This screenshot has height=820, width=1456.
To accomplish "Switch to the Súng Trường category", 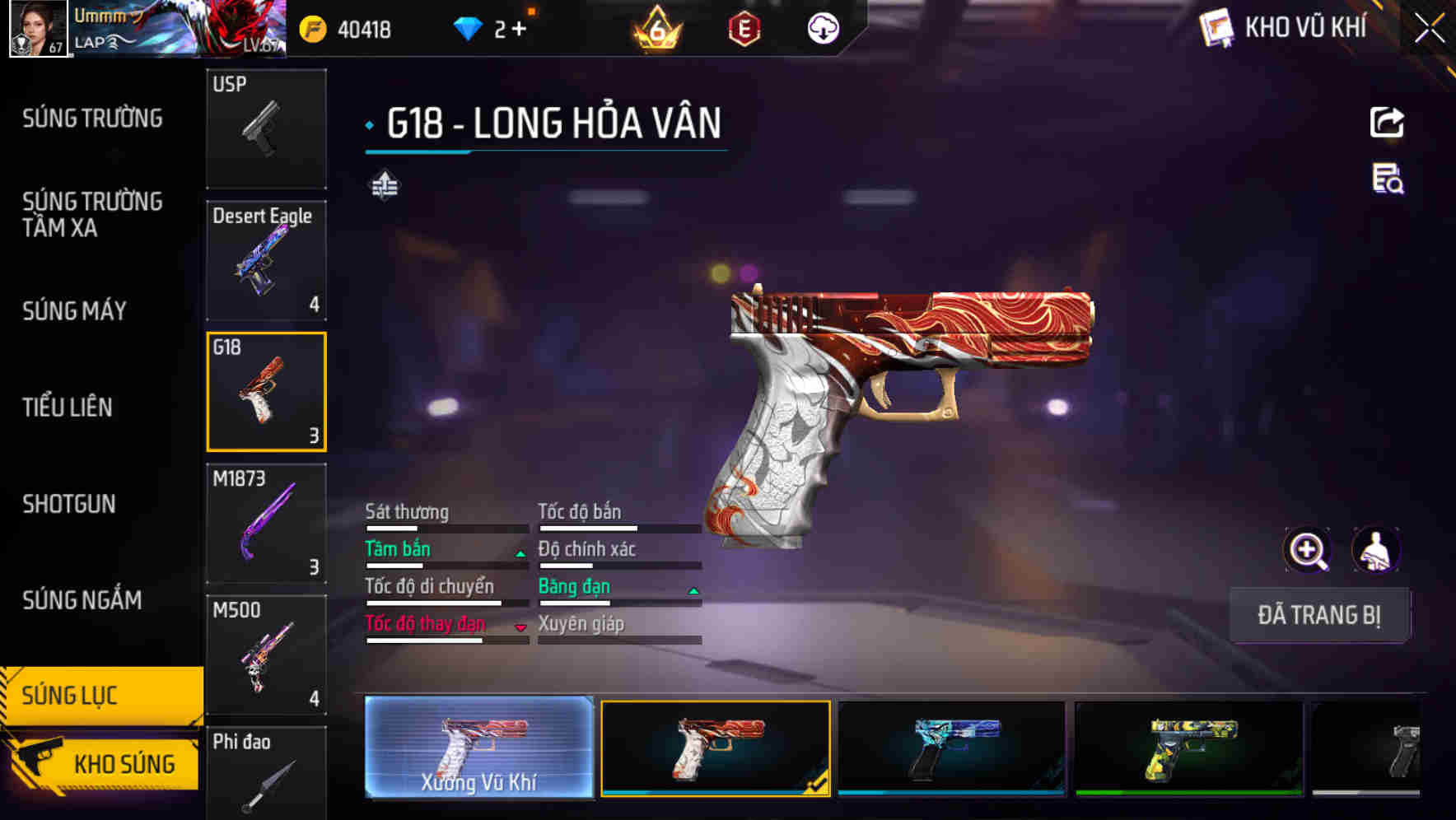I will pyautogui.click(x=92, y=119).
